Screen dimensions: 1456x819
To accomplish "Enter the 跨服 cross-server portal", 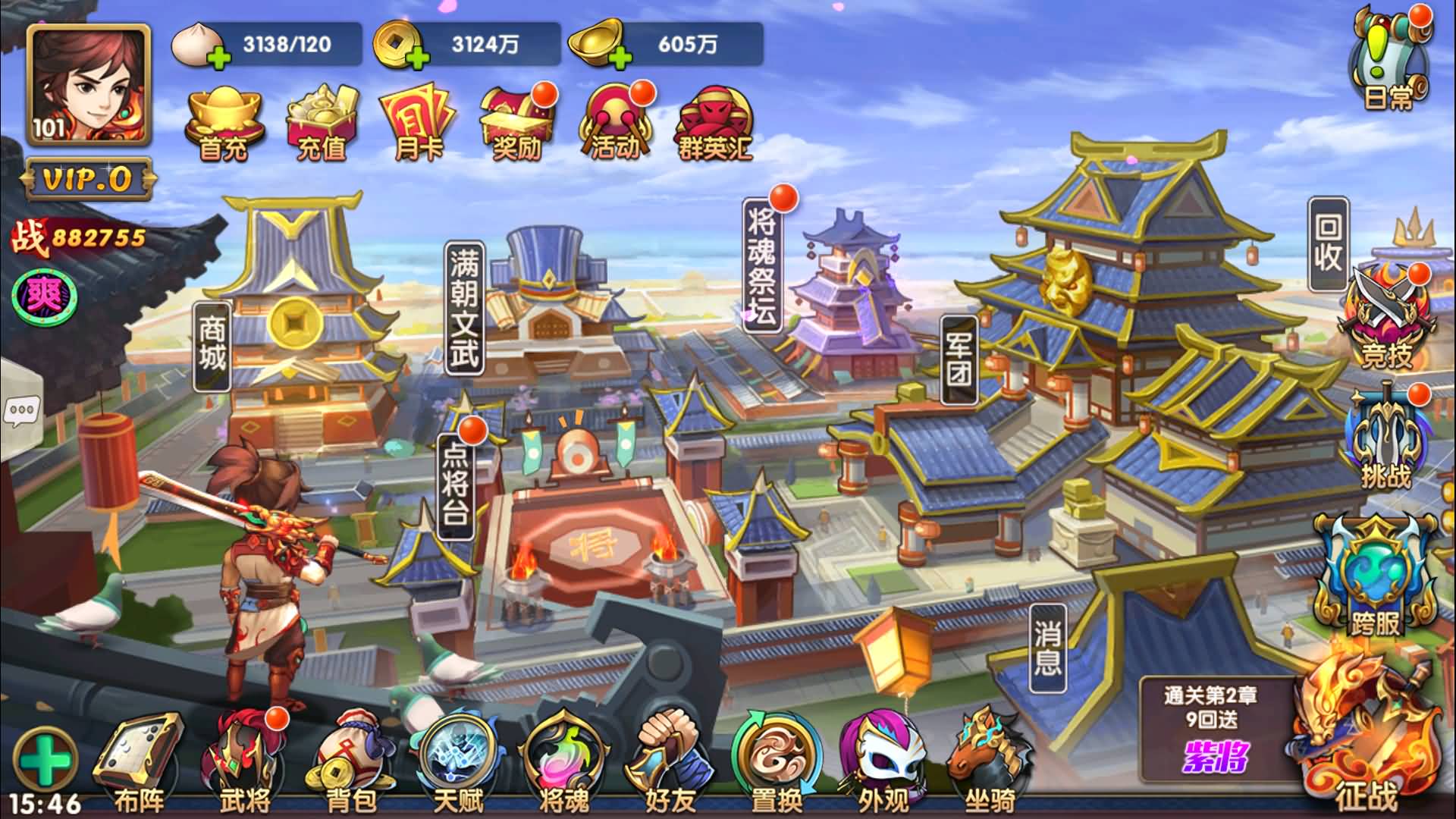I will click(x=1376, y=578).
